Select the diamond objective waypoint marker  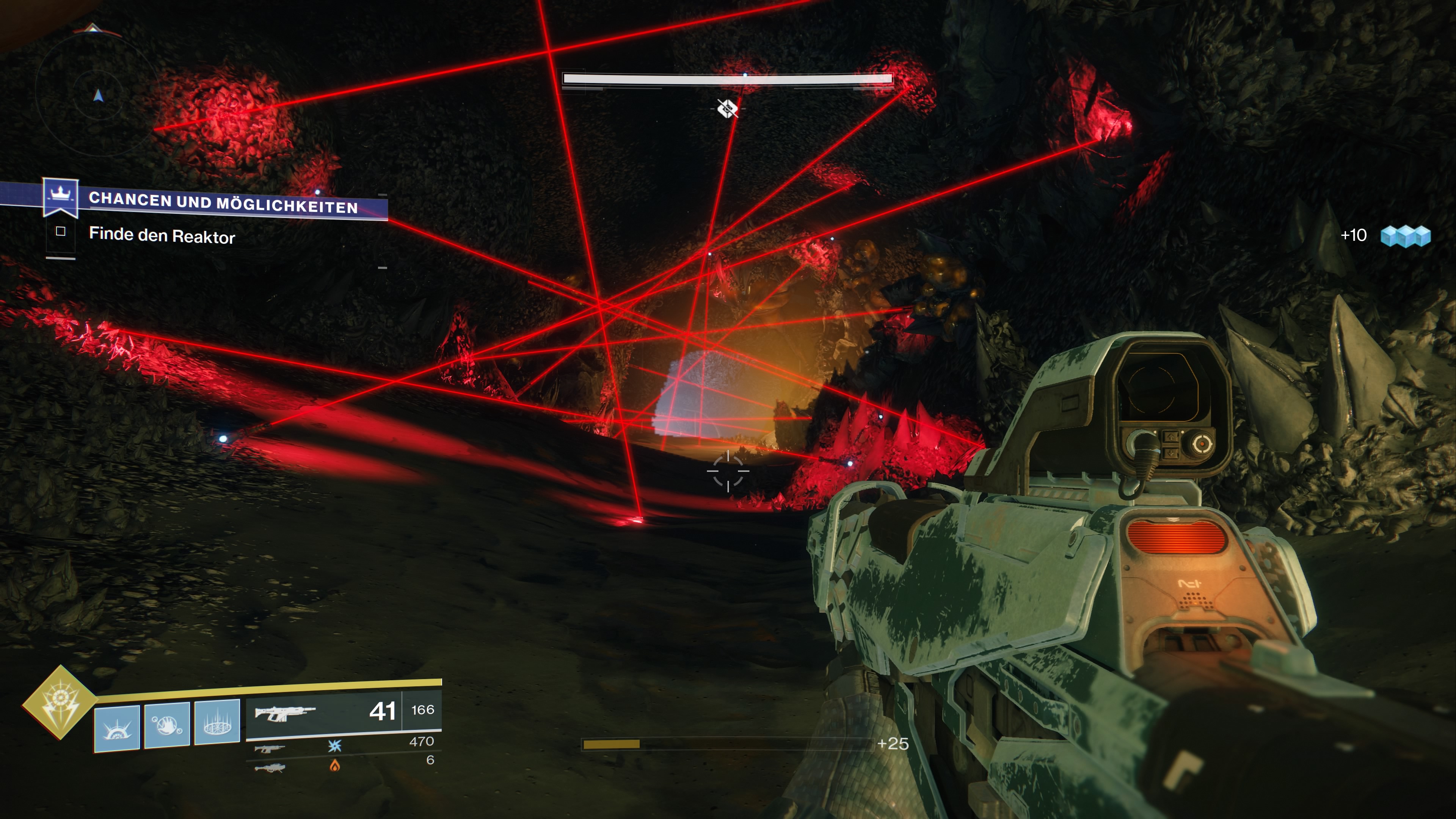click(727, 108)
